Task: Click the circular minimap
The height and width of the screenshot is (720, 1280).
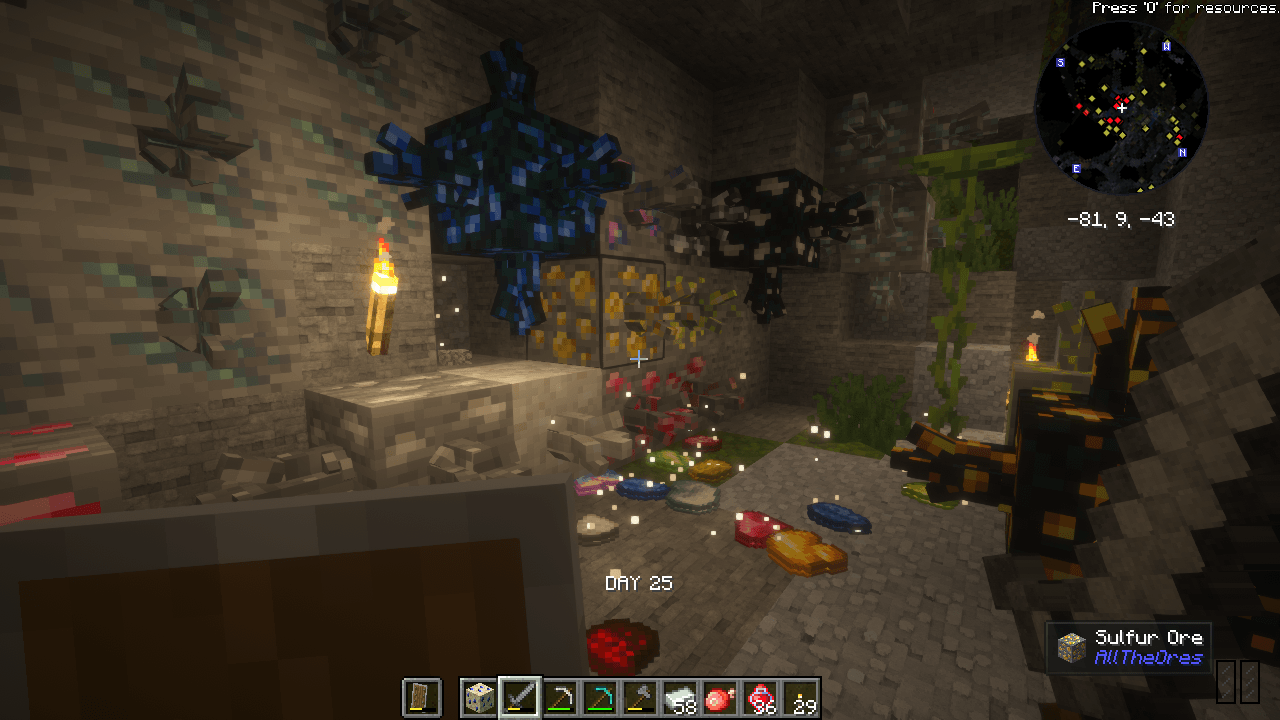Action: tap(1121, 107)
